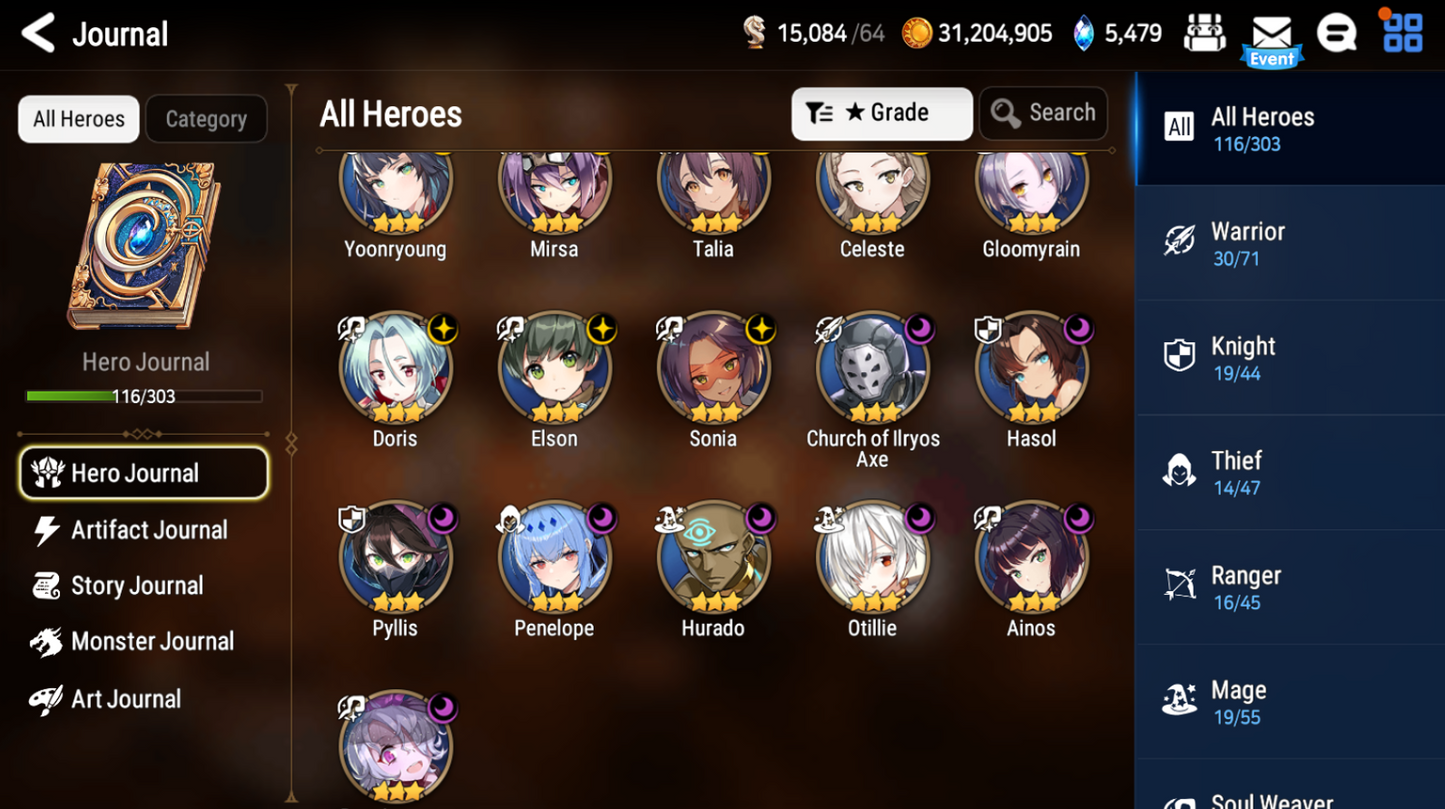1445x809 pixels.
Task: Open the main menu grid icon
Action: pos(1402,32)
